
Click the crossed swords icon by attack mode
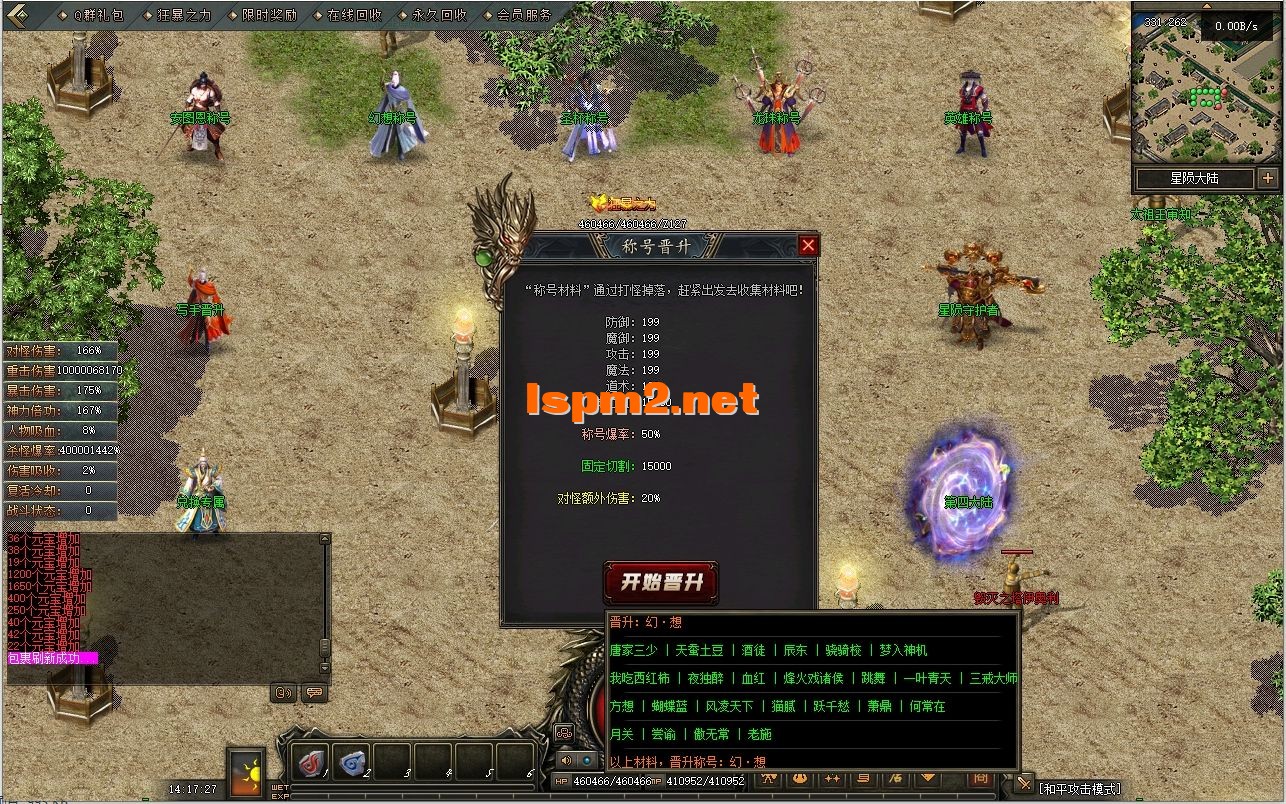tap(1024, 785)
